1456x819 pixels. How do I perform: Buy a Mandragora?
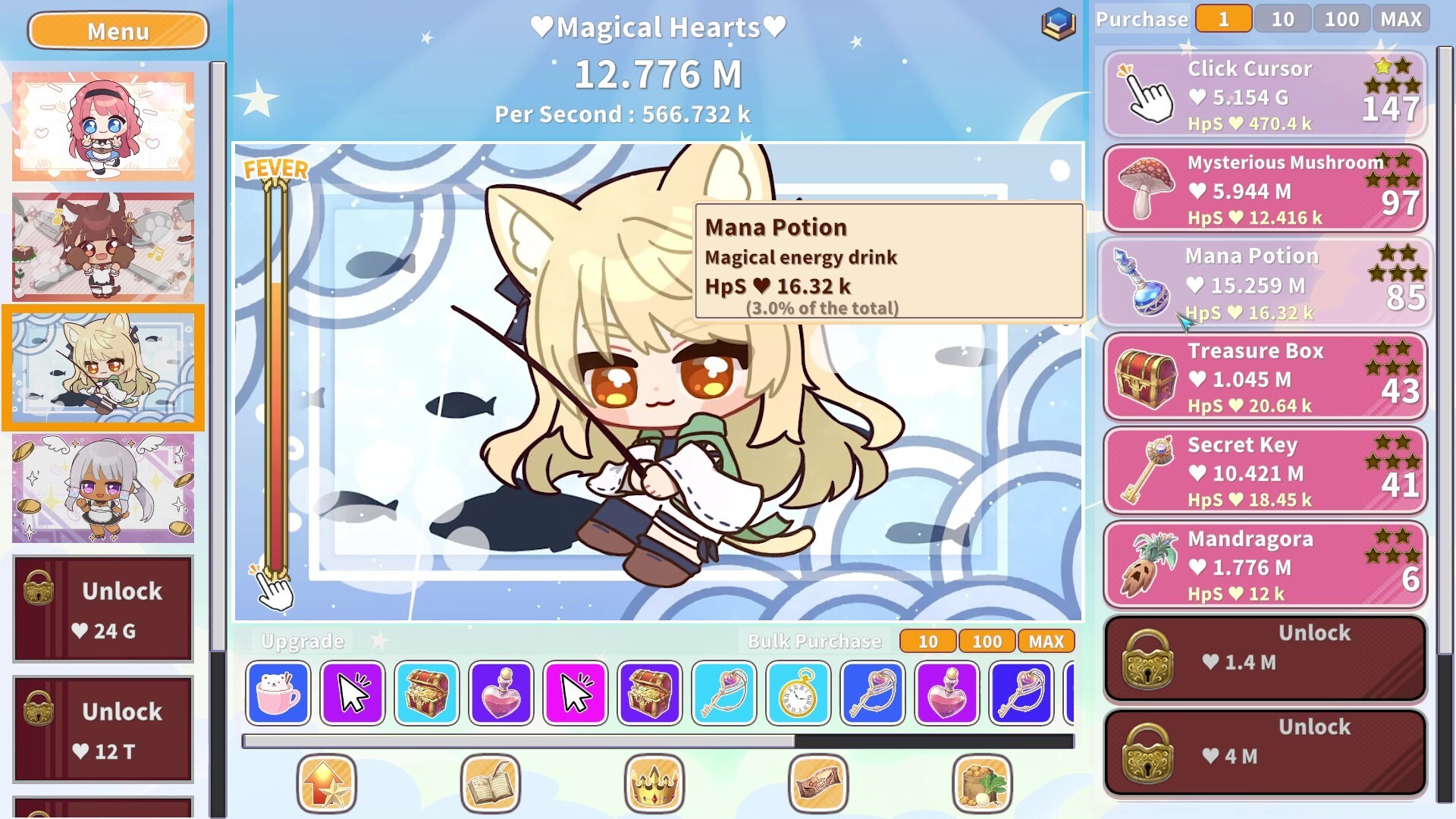1264,565
